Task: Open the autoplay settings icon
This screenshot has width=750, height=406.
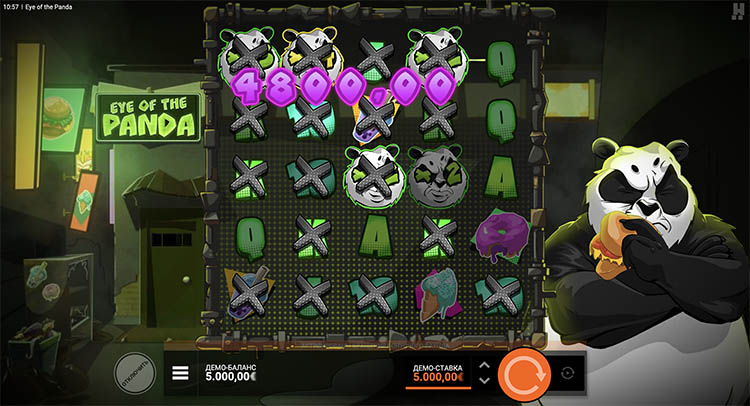Action: coord(569,373)
